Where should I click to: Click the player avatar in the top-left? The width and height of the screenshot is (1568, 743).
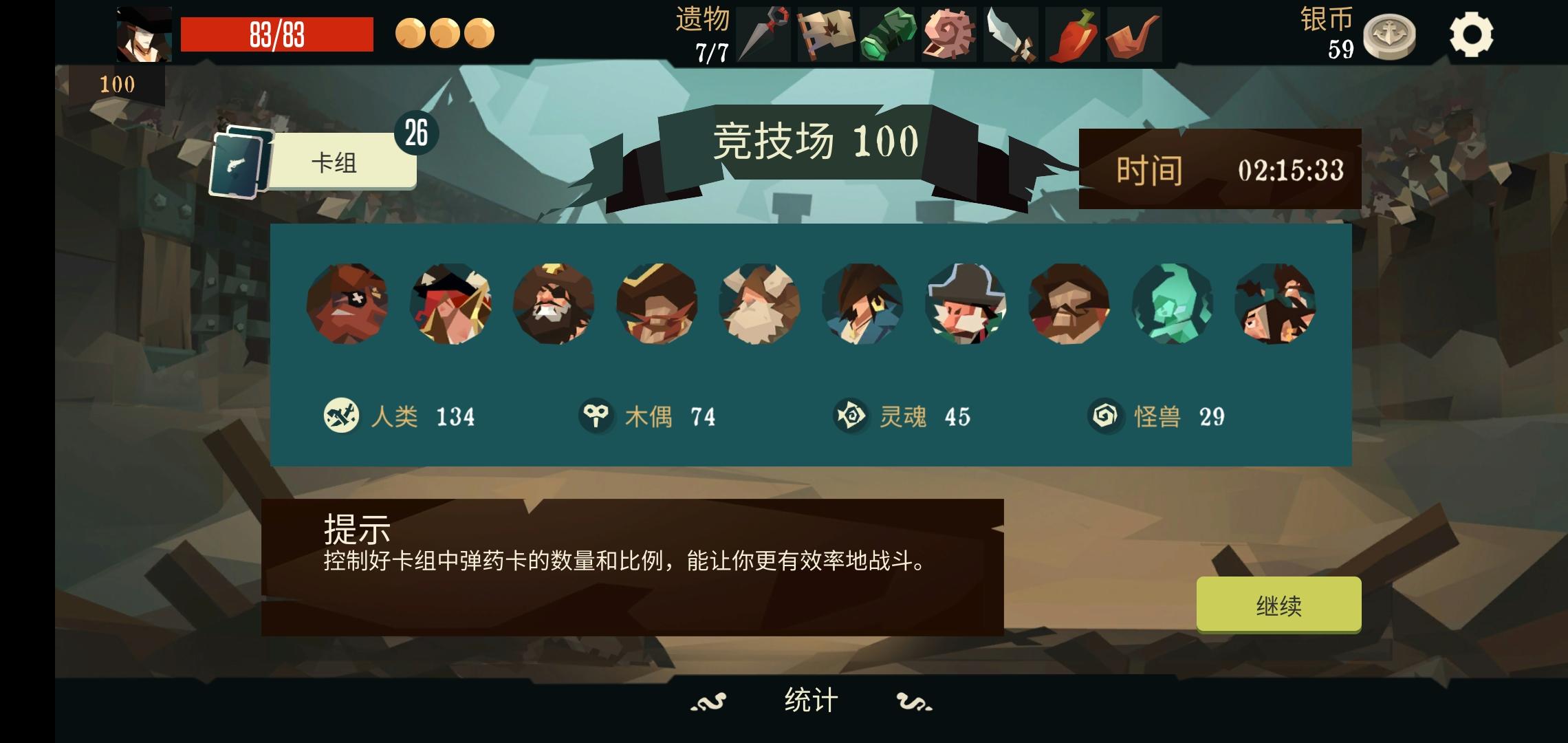(x=144, y=32)
